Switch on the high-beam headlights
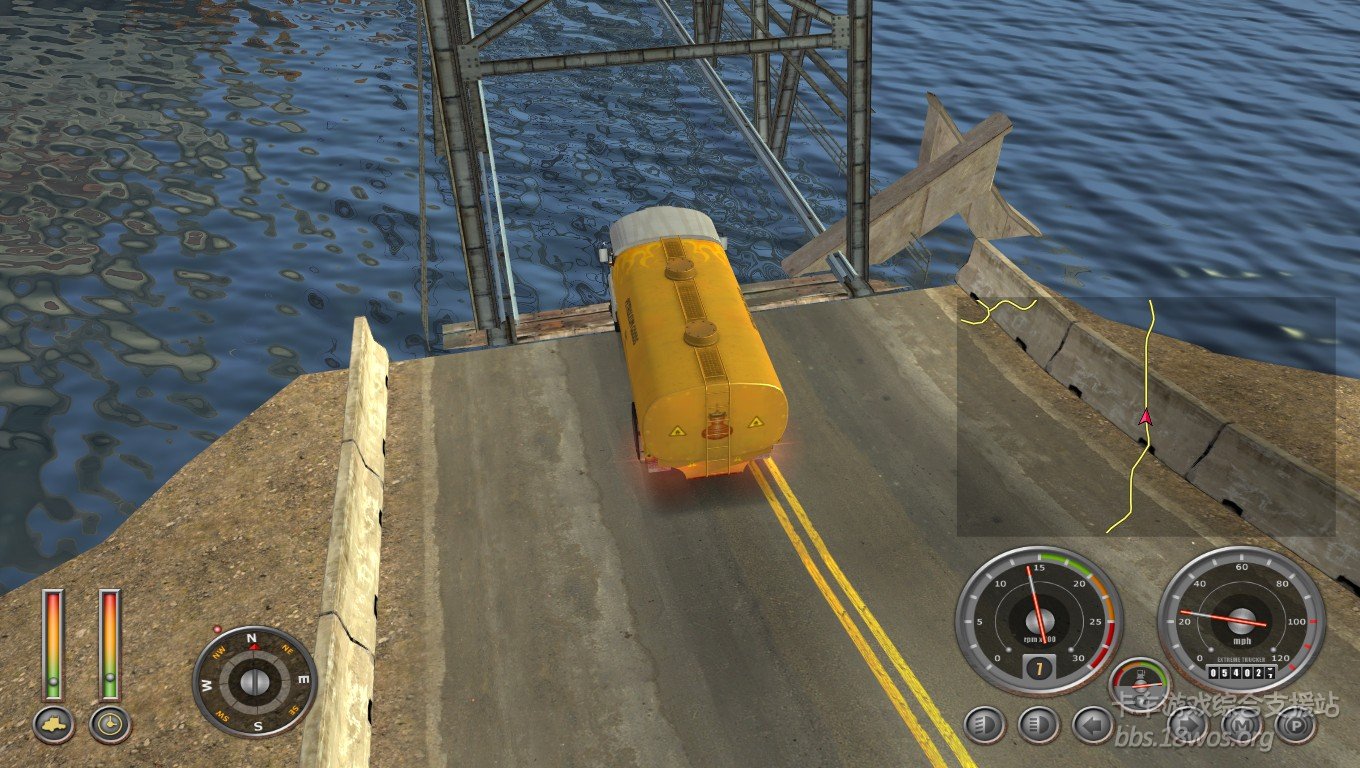Viewport: 1360px width, 768px height. tap(1038, 725)
